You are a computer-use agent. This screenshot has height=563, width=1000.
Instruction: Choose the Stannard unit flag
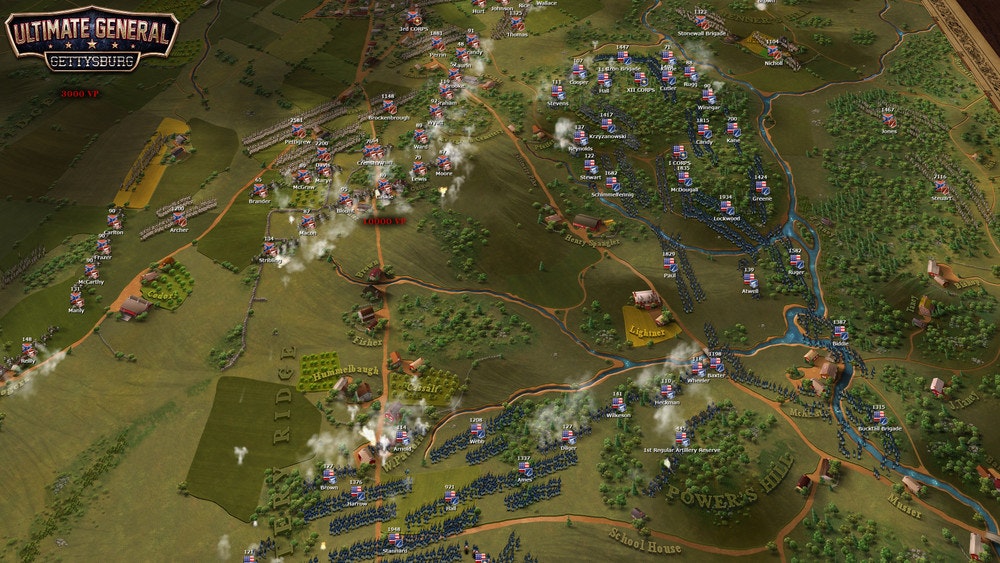click(x=394, y=539)
